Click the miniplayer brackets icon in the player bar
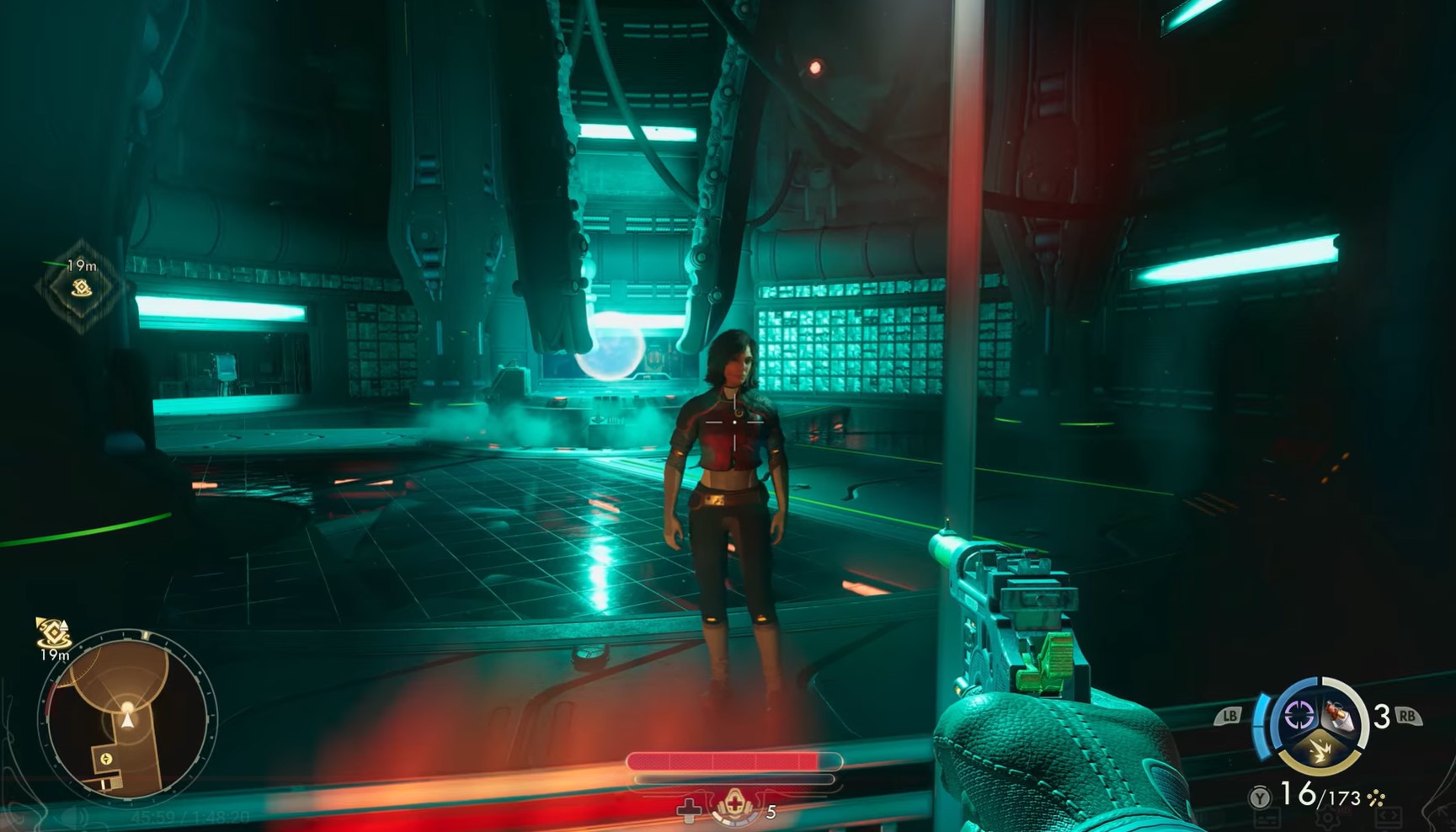Screen dimensions: 1456x832 [x=1387, y=816]
